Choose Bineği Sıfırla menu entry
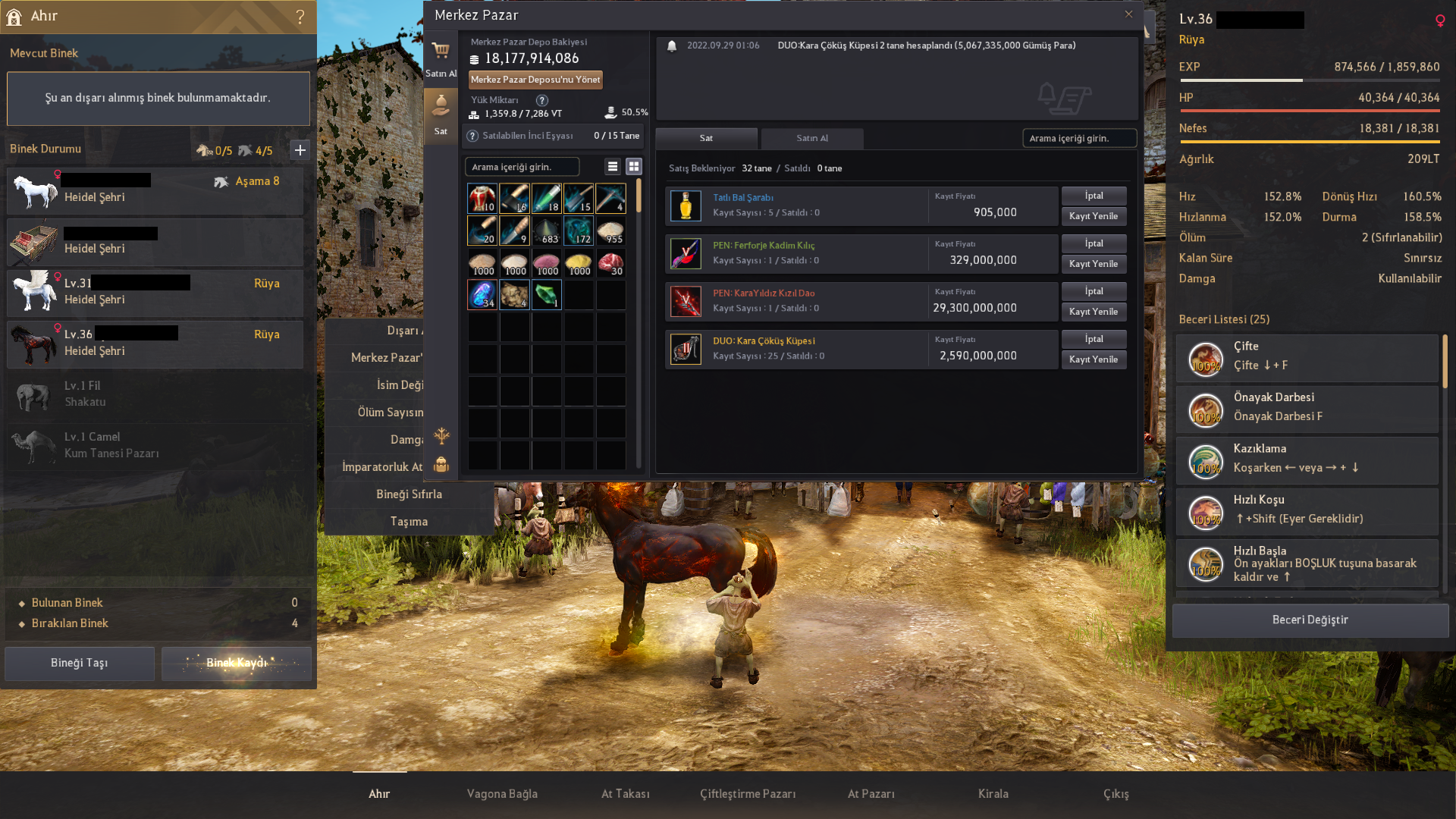 [x=409, y=494]
